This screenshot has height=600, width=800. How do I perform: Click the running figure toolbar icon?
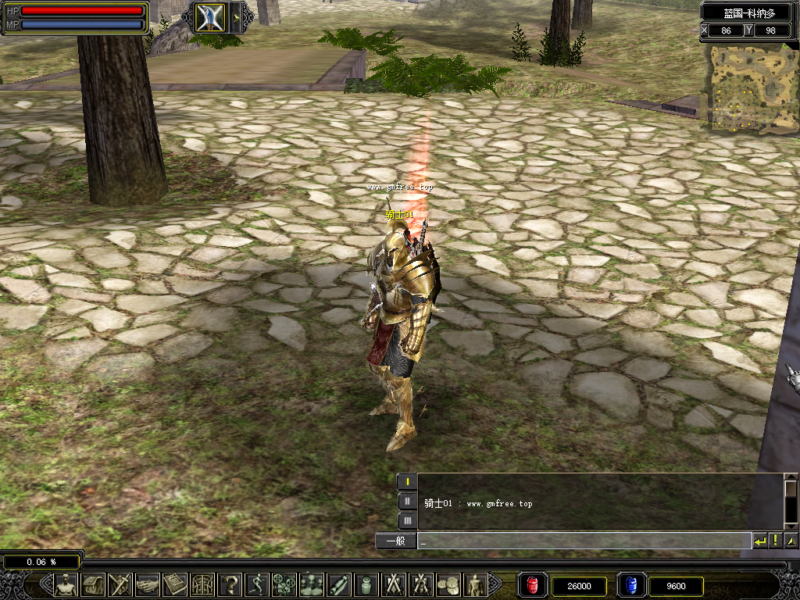tap(257, 585)
